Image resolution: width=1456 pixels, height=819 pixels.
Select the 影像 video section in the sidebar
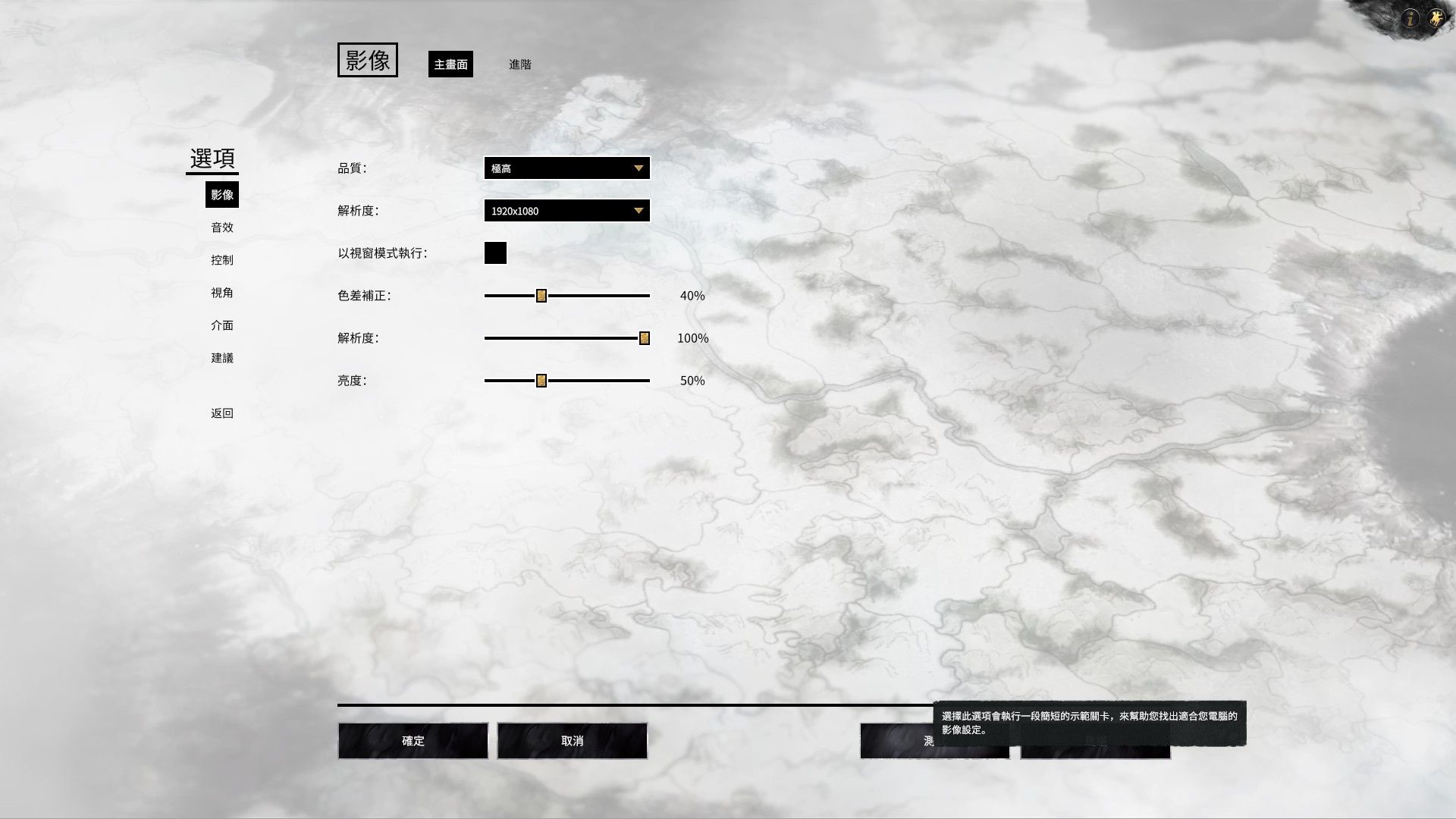[x=222, y=195]
